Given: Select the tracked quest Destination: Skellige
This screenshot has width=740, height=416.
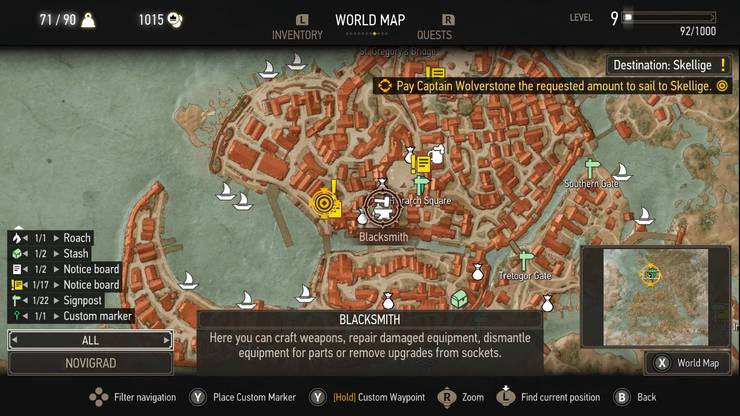Looking at the screenshot, I should [665, 66].
